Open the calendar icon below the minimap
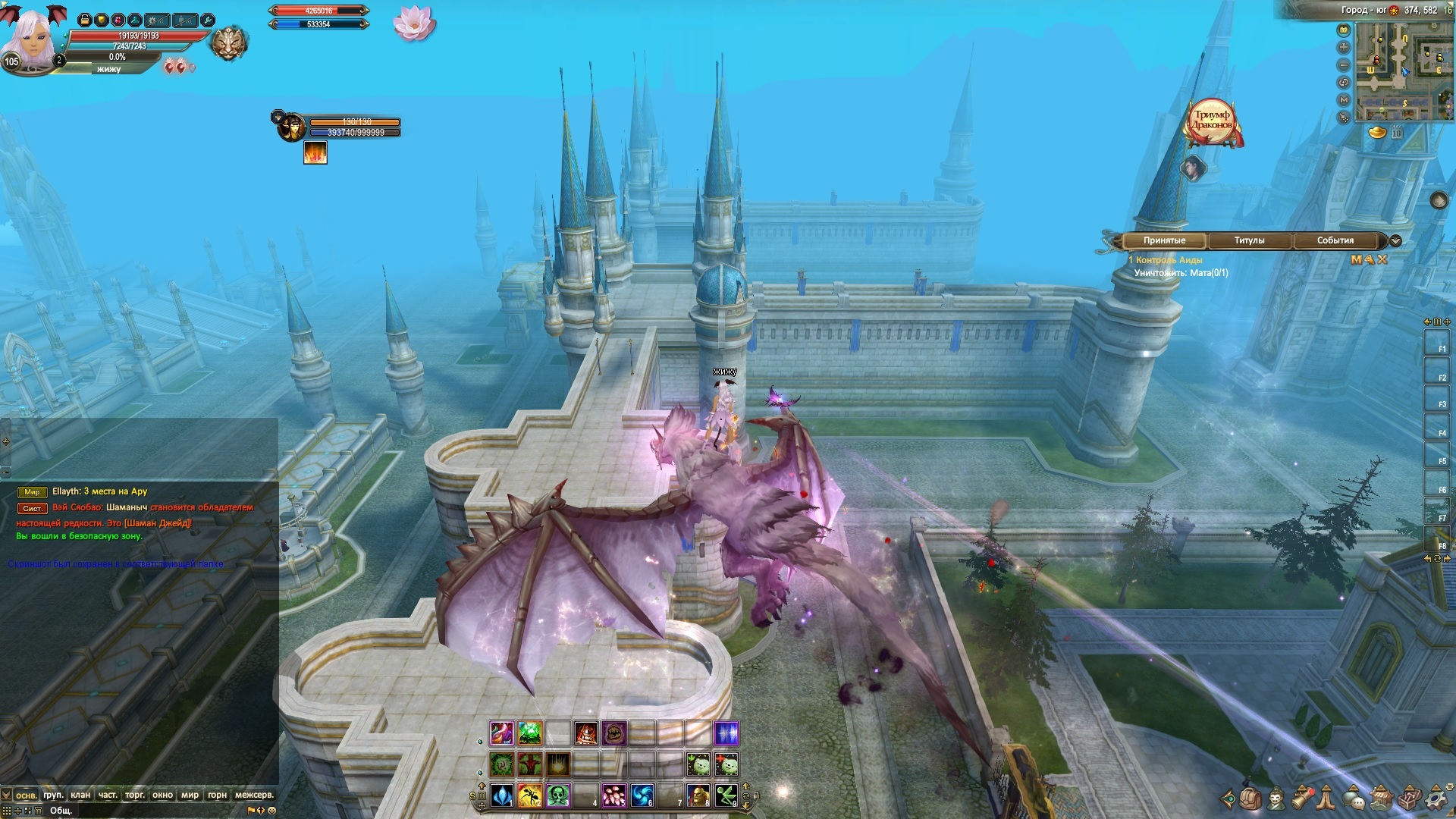The width and height of the screenshot is (1456, 819). pyautogui.click(x=1397, y=133)
